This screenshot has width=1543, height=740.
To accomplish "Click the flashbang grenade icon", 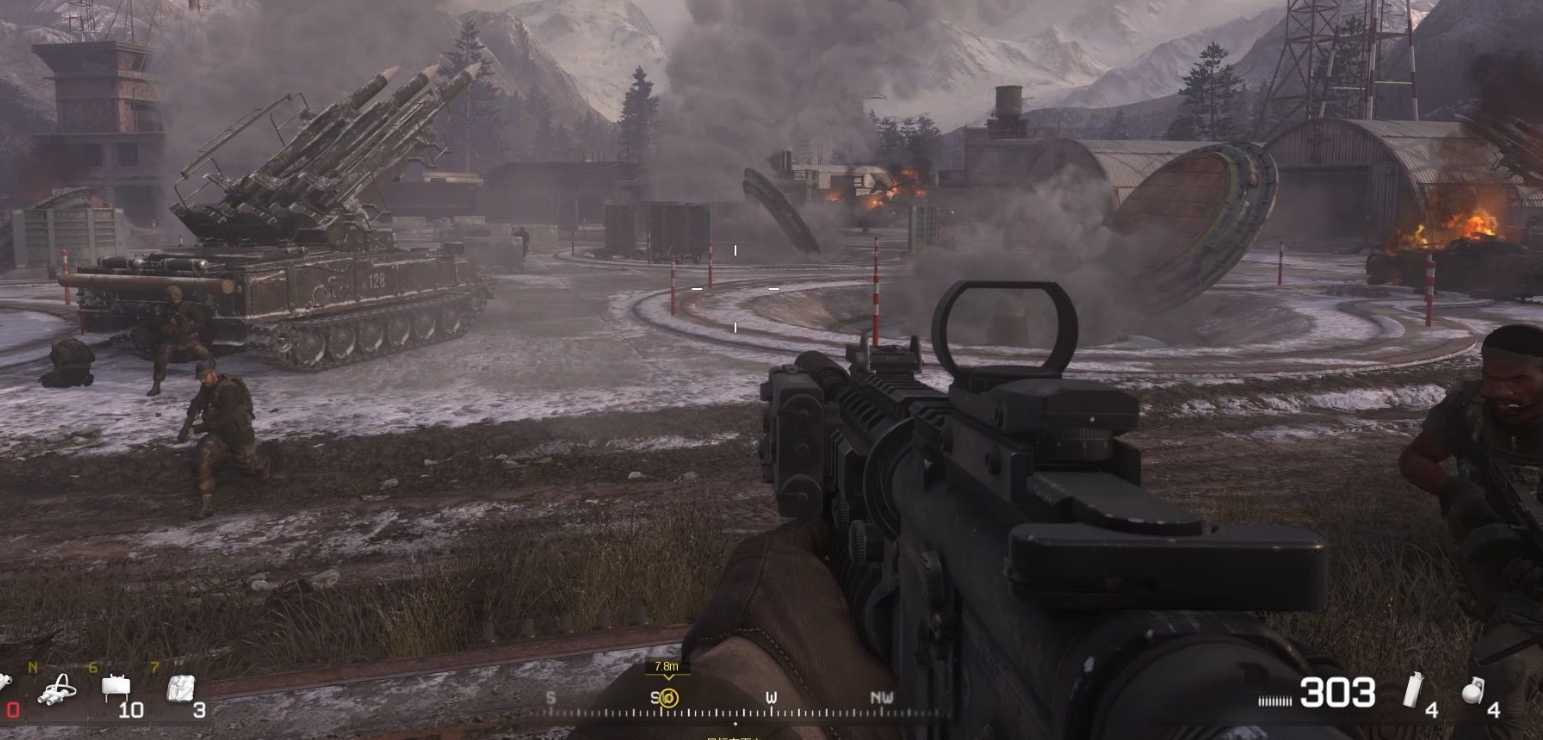I will coord(1412,689).
